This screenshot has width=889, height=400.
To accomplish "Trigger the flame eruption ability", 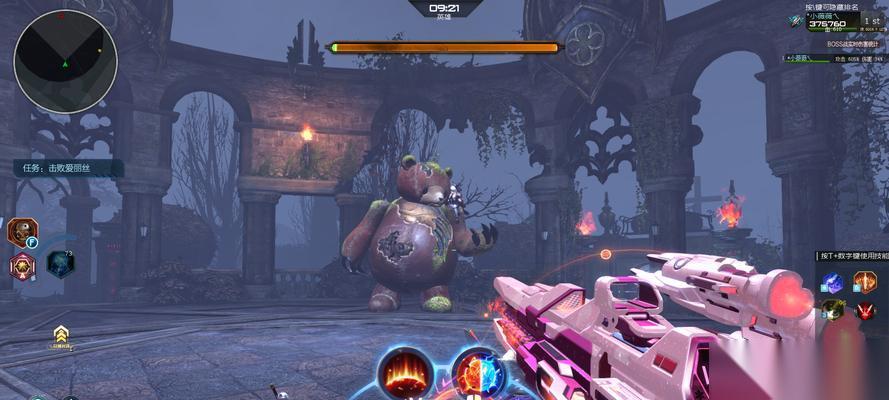I will click(x=404, y=375).
